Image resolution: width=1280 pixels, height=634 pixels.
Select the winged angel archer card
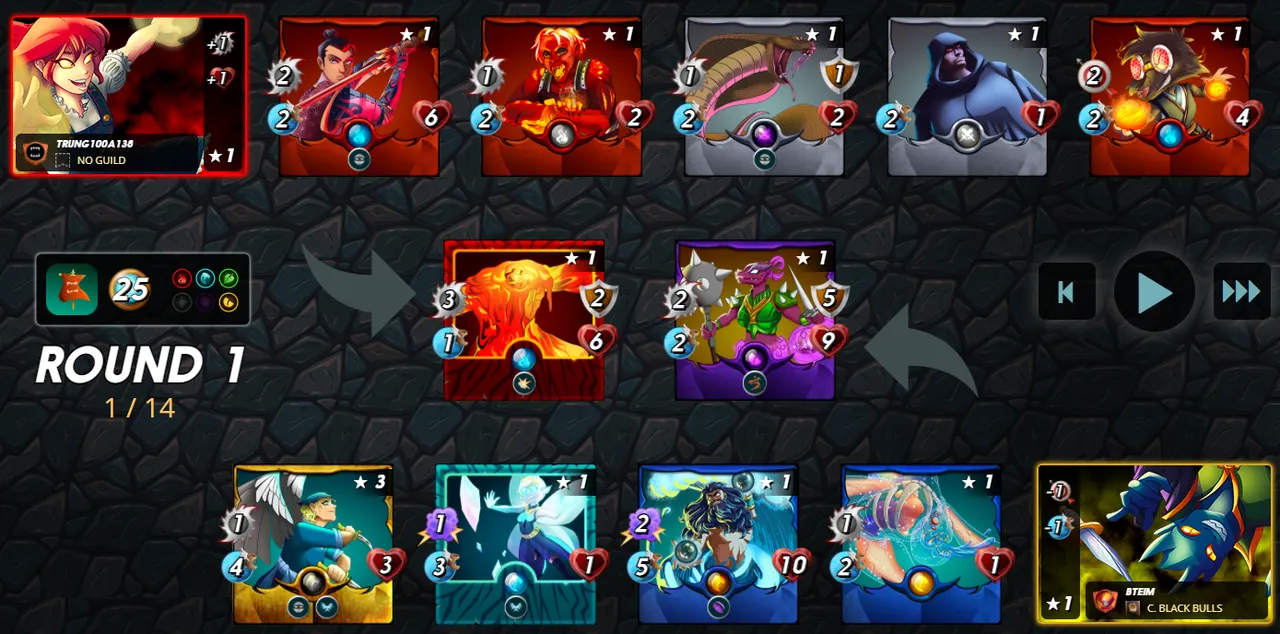313,544
